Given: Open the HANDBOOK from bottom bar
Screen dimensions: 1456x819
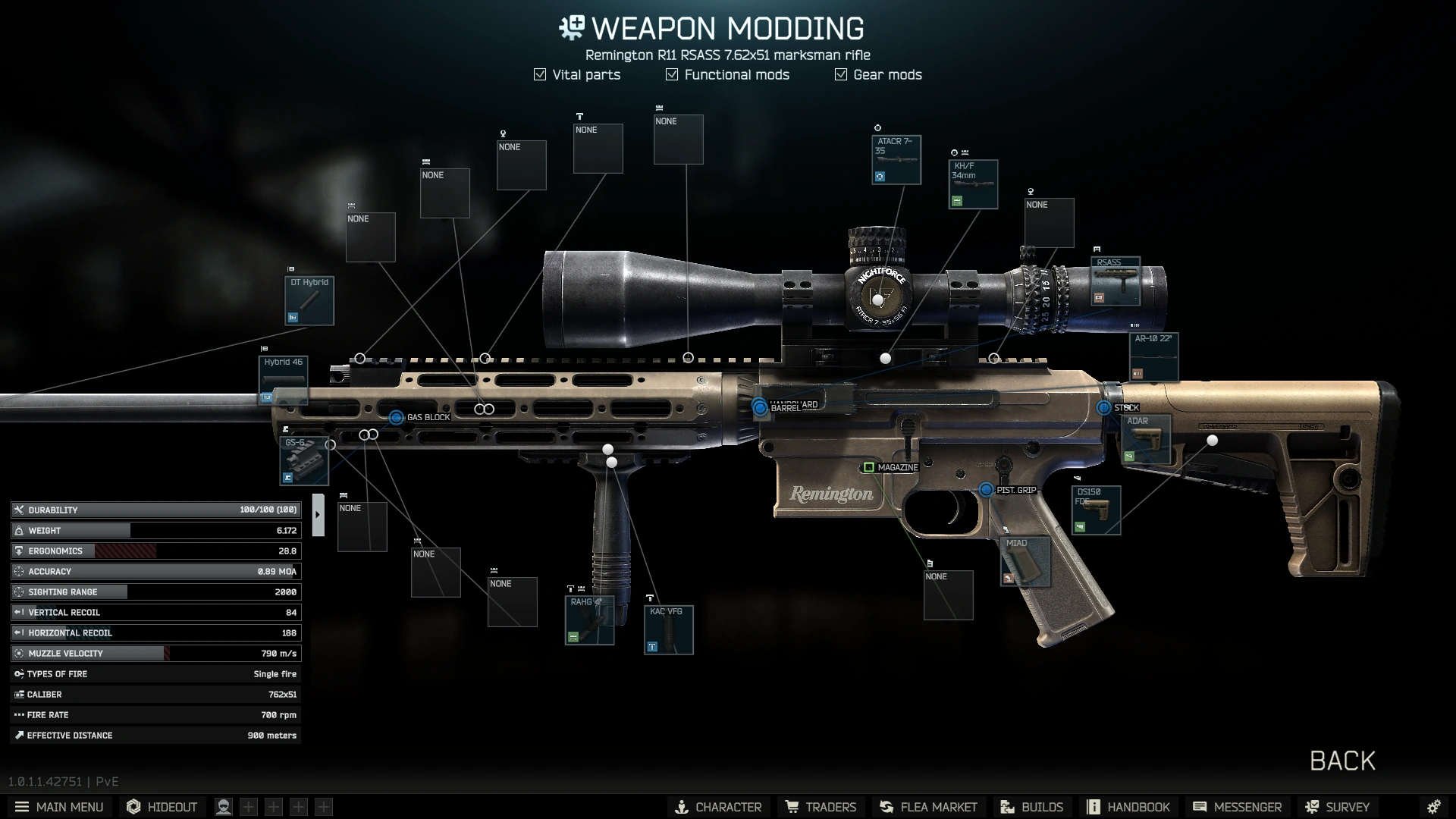Looking at the screenshot, I should click(x=1129, y=807).
